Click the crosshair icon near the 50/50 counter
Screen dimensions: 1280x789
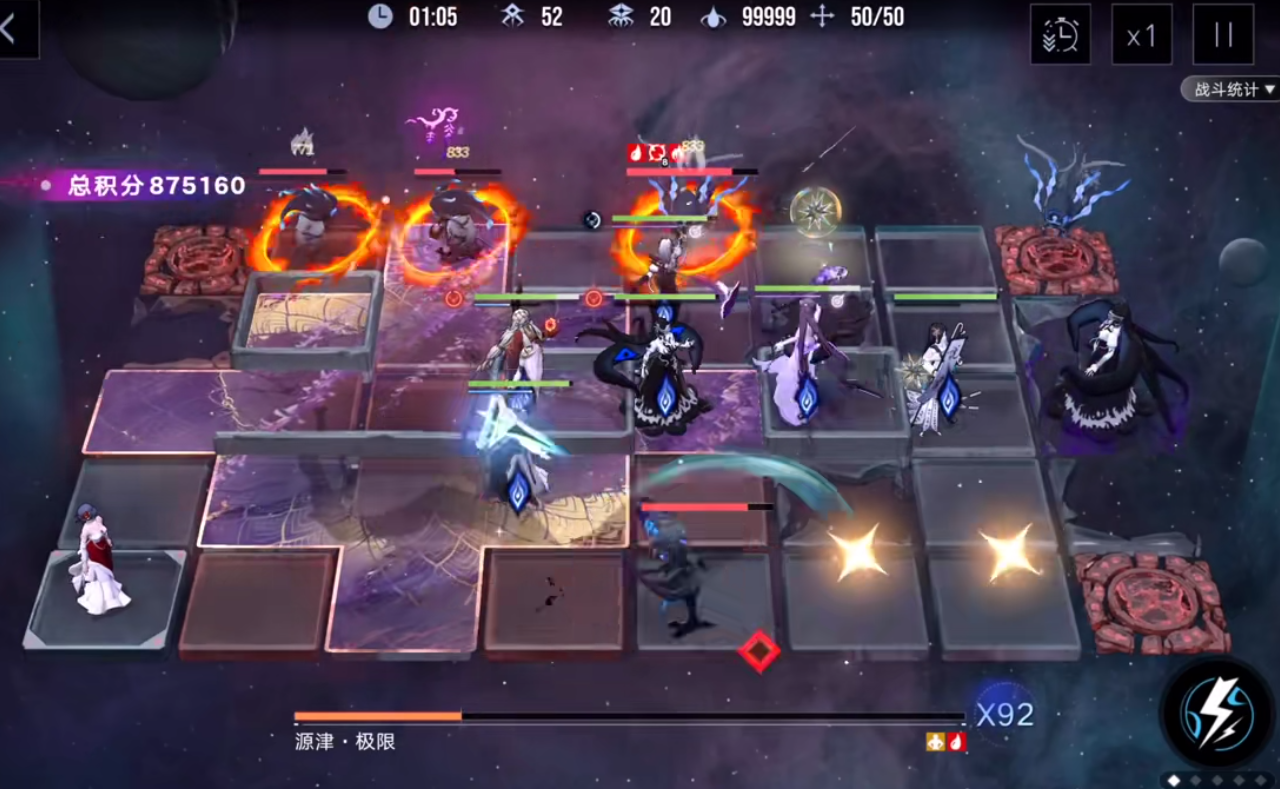(823, 16)
